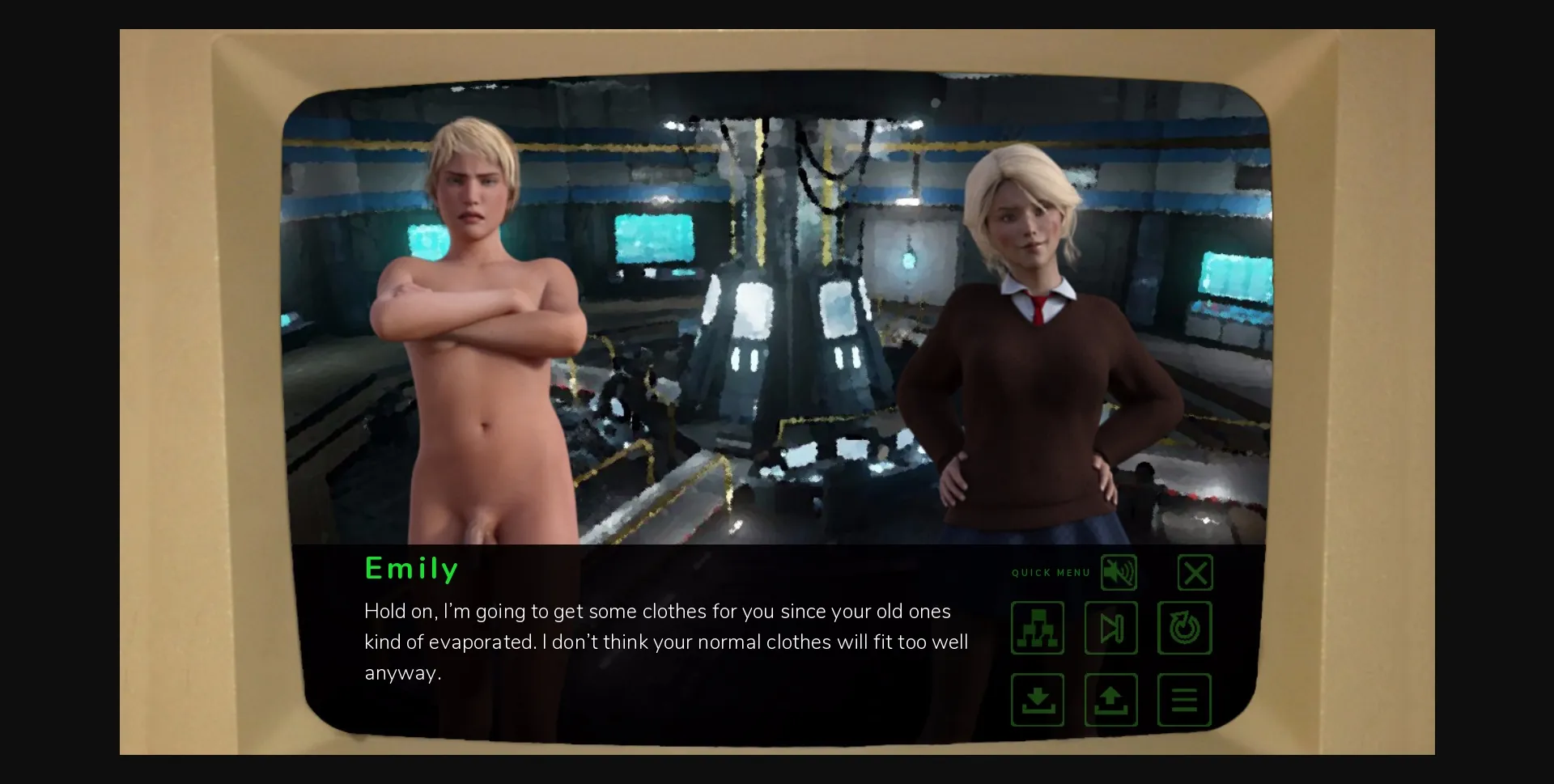The image size is (1554, 784).
Task: Save the game using the download icon
Action: coord(1037,700)
